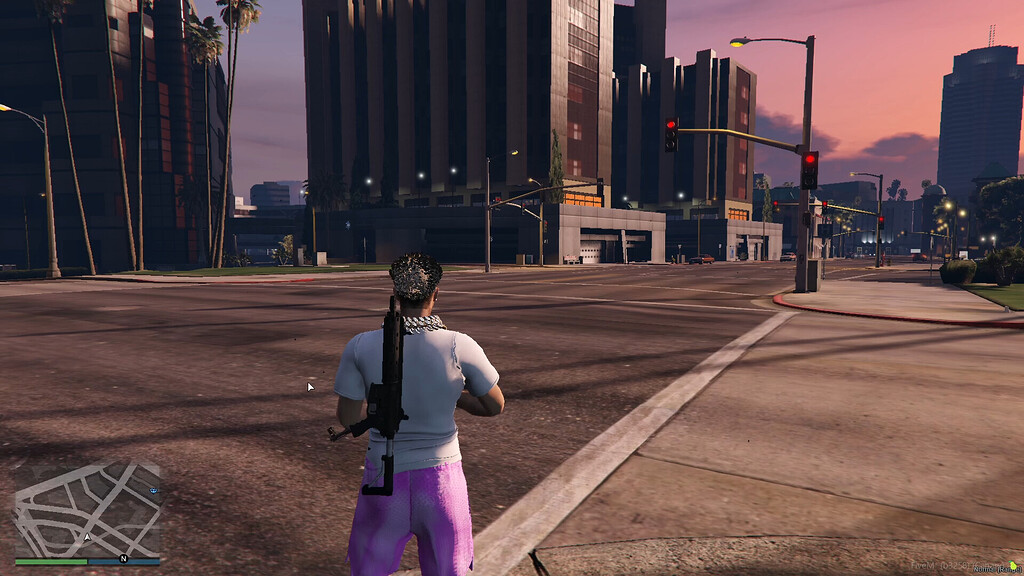Select the blue blip on the minimap
Viewport: 1024px width, 576px height.
click(153, 491)
